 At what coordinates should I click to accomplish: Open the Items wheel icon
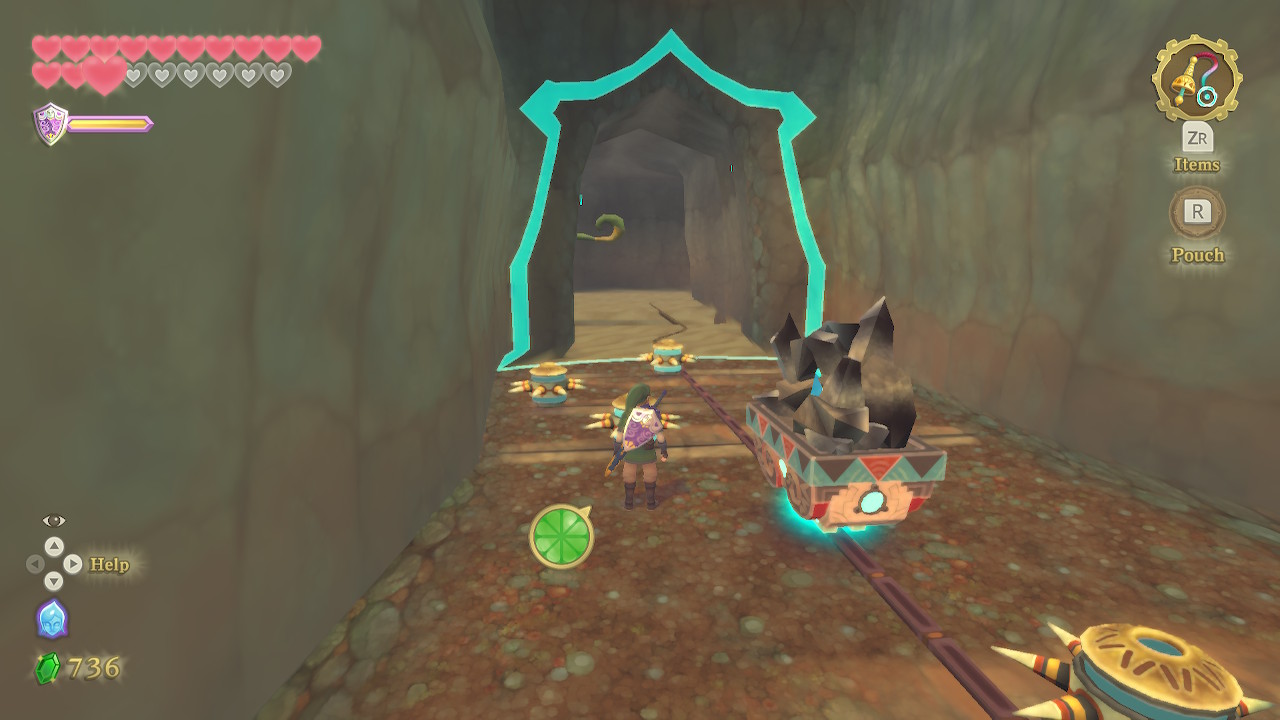pyautogui.click(x=1196, y=79)
